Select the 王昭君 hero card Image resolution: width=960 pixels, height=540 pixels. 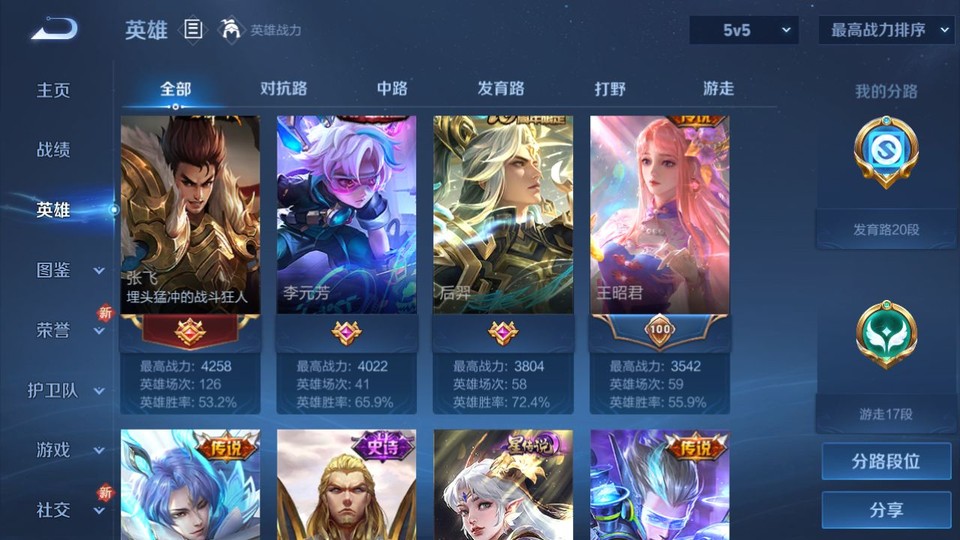point(660,215)
